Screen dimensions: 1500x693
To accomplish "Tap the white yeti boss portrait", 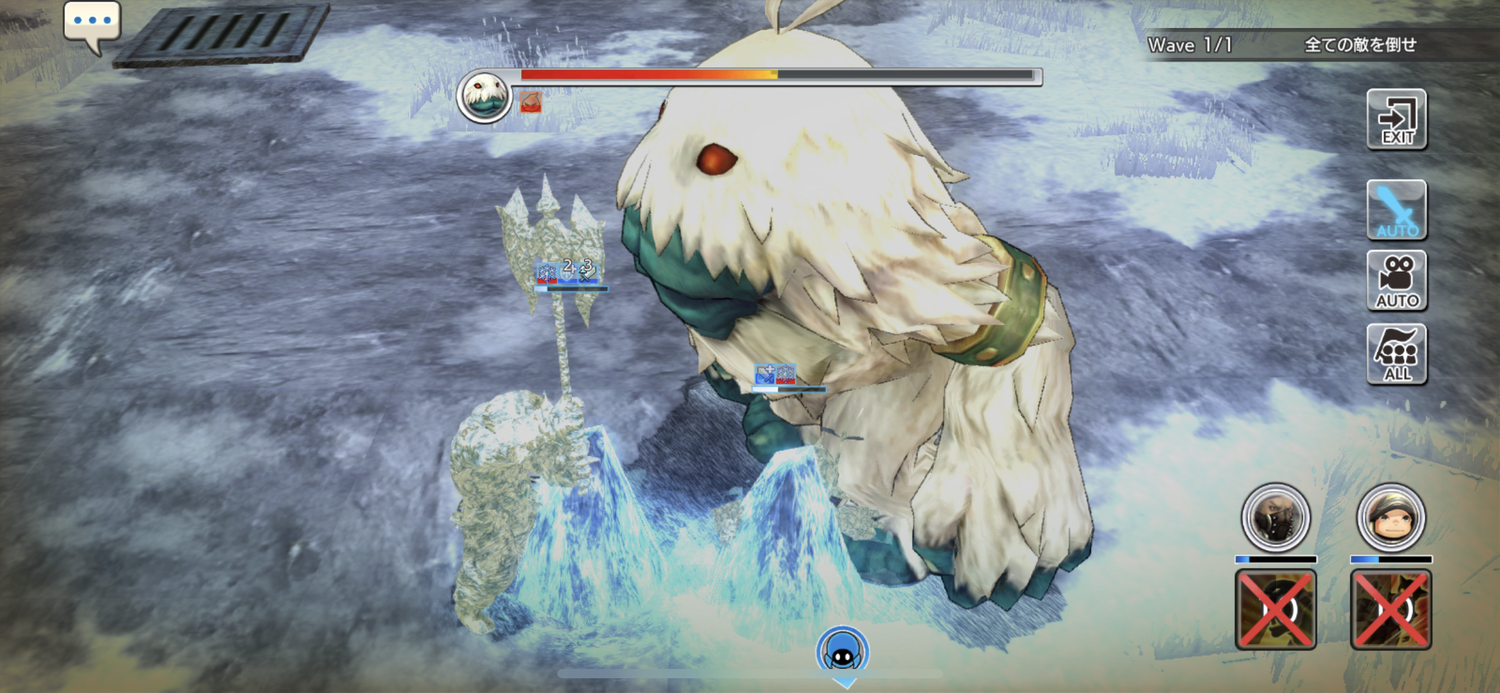I will coord(485,97).
